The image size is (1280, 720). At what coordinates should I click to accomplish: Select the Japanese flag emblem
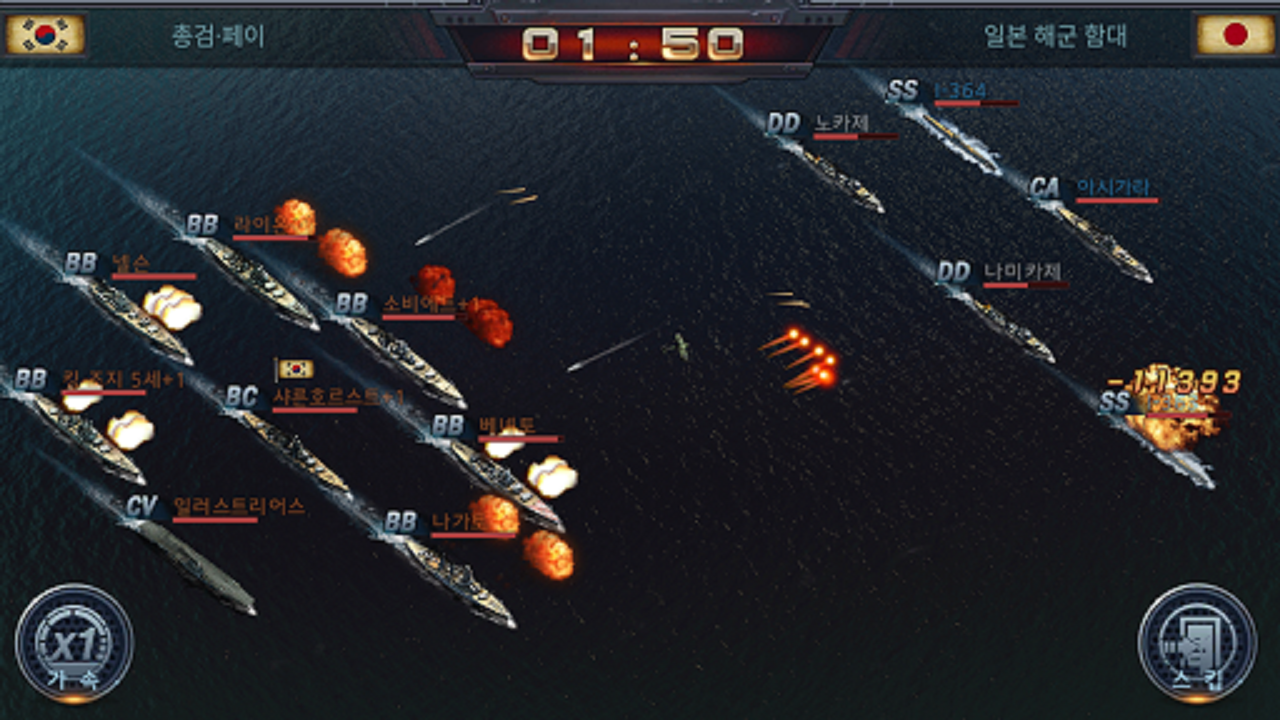[x=1236, y=31]
